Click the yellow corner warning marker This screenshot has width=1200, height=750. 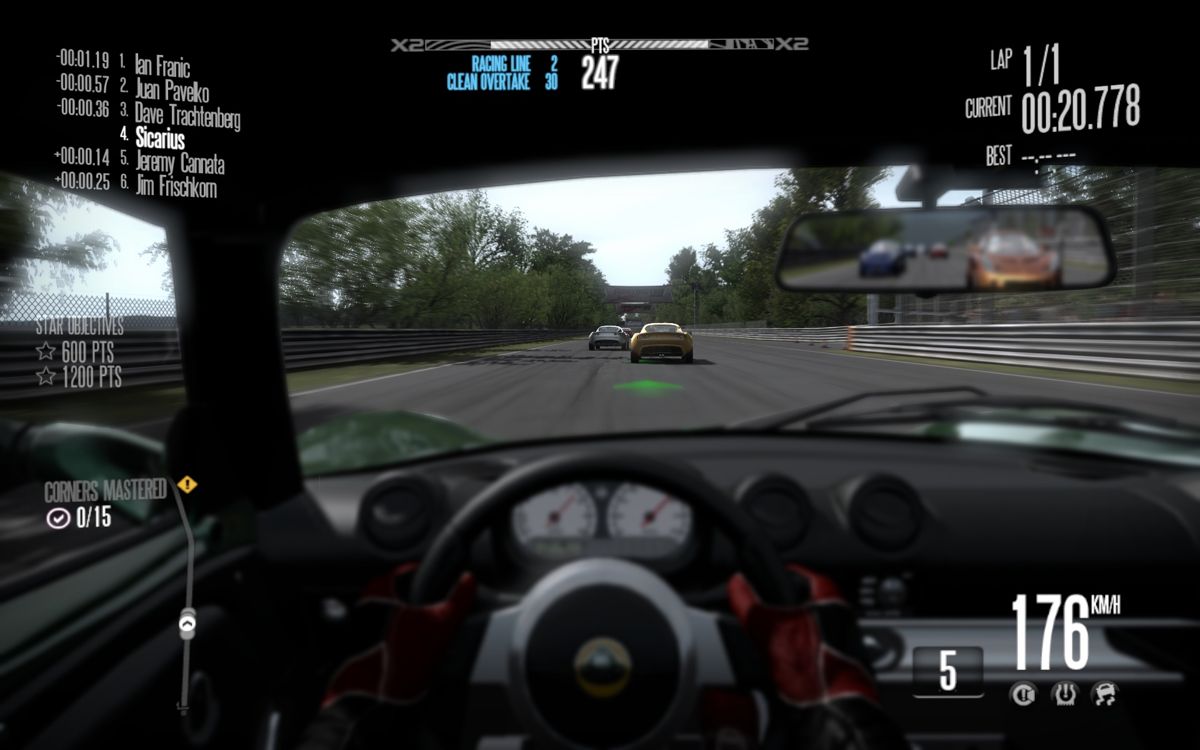(187, 485)
